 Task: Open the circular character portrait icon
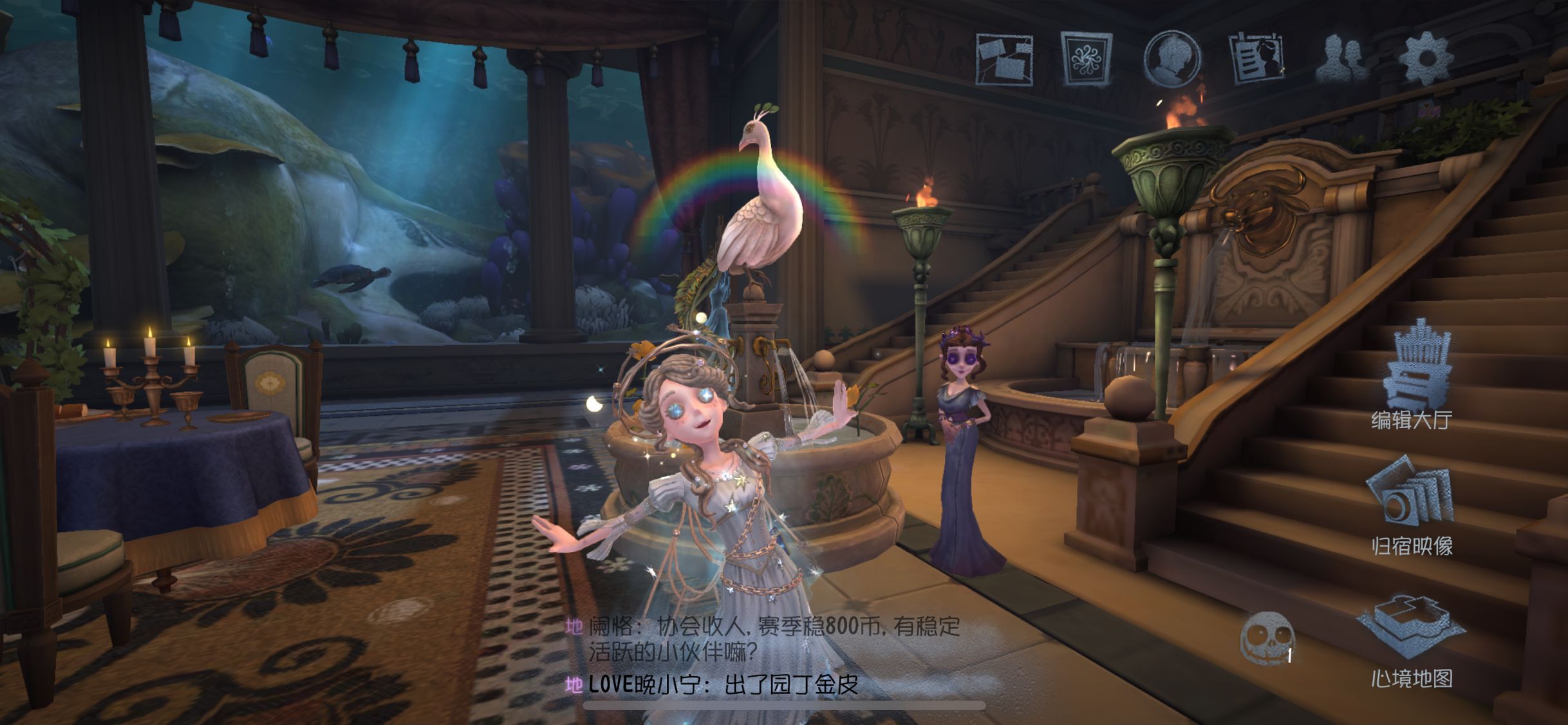point(1171,58)
